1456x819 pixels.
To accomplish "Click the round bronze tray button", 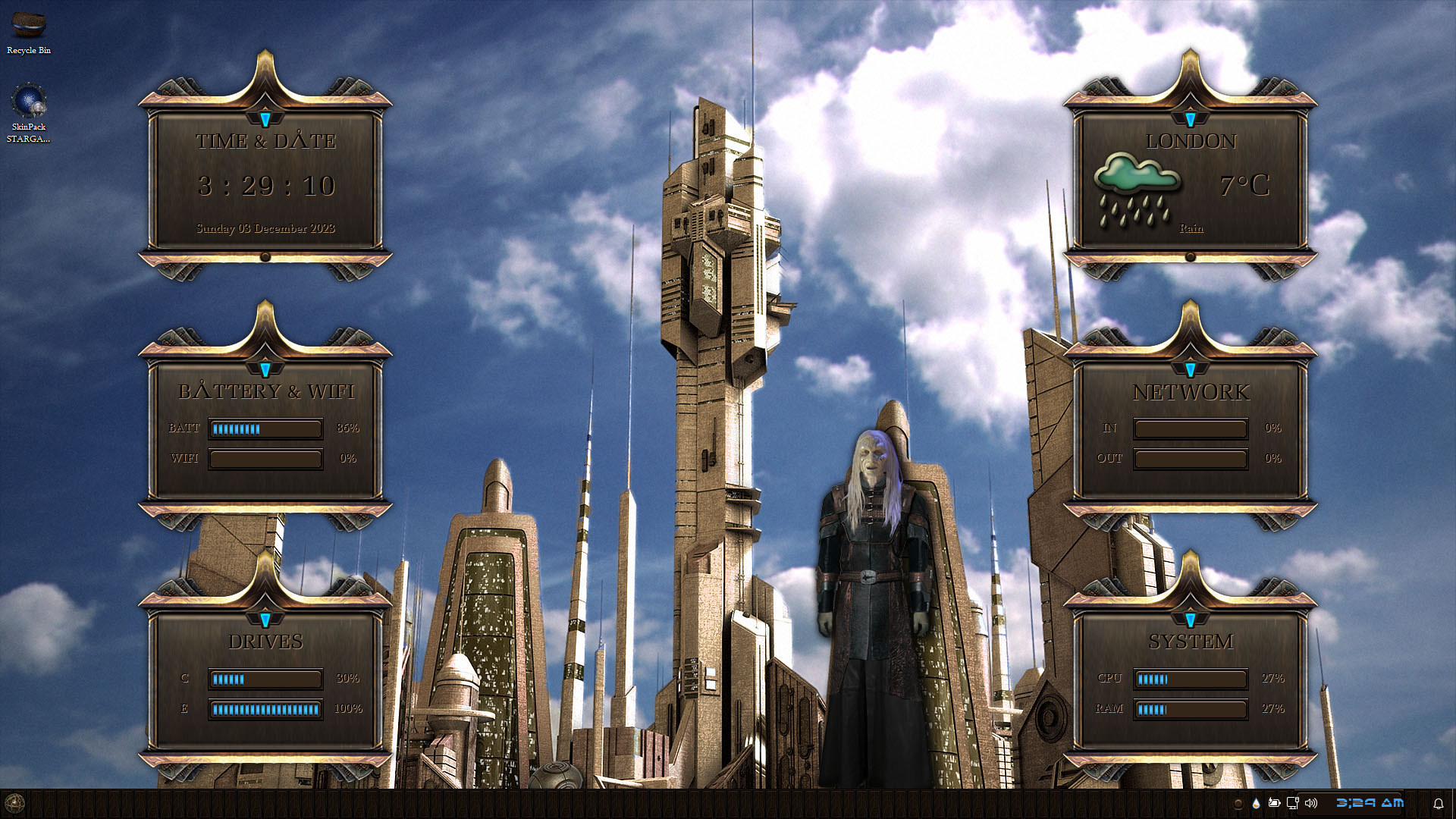I will [x=1238, y=804].
